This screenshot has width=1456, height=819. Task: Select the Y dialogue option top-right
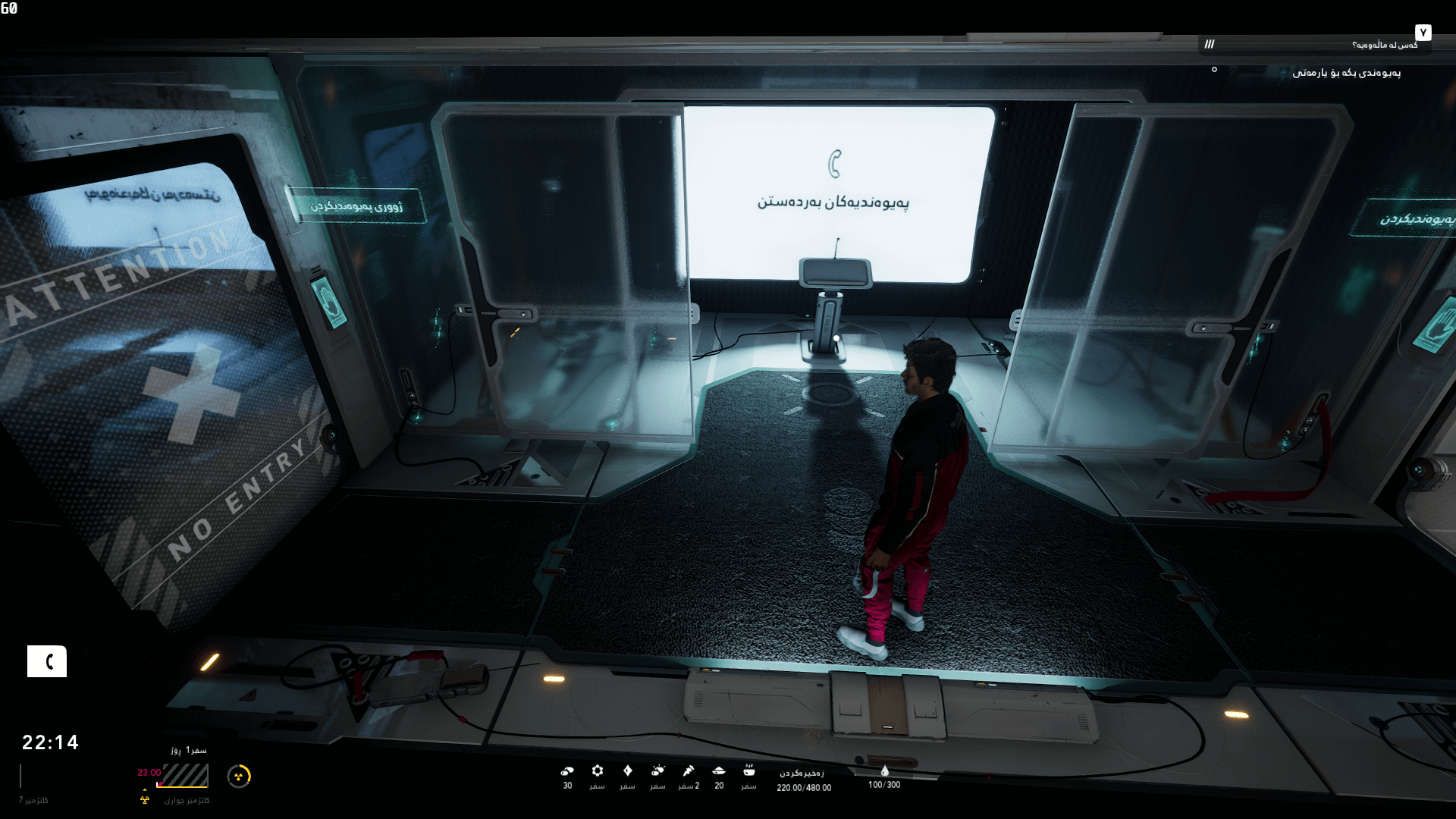1423,33
